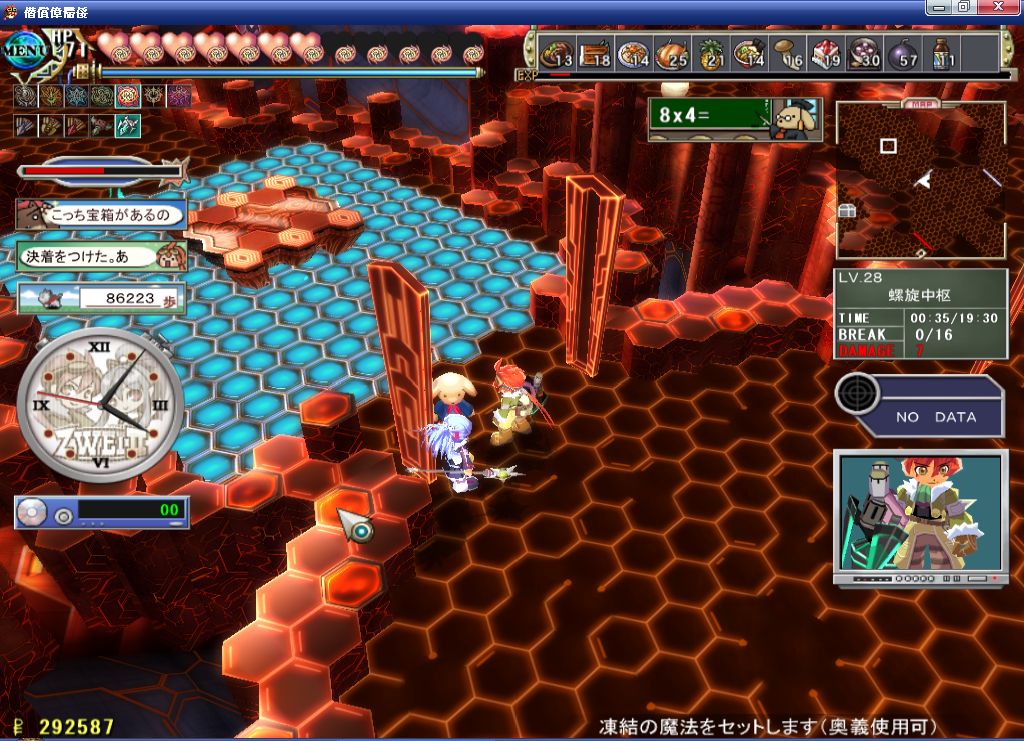Image resolution: width=1024 pixels, height=741 pixels.
Task: Select the black bomb item slot
Action: coord(903,52)
